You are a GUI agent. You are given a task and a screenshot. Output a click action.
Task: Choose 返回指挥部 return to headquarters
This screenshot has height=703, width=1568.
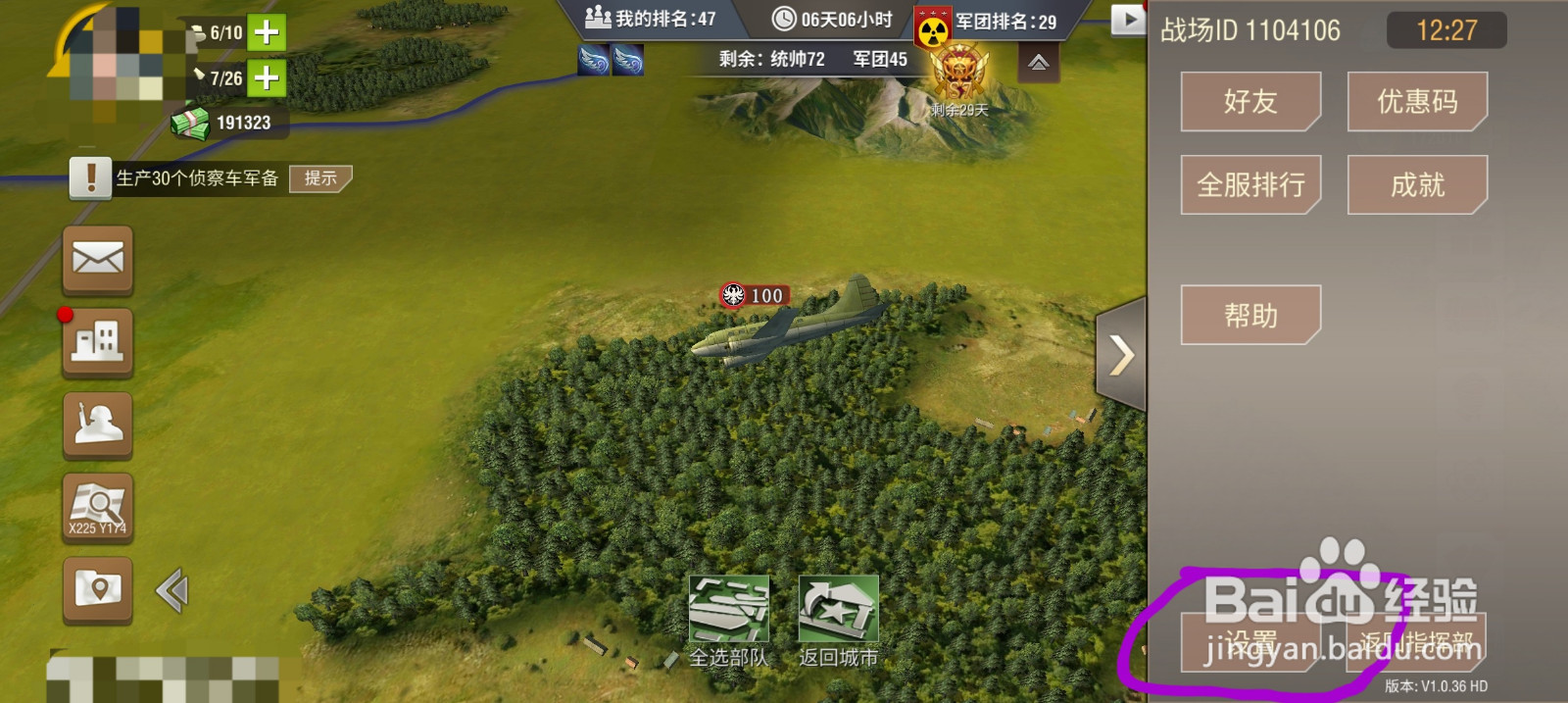click(1417, 643)
